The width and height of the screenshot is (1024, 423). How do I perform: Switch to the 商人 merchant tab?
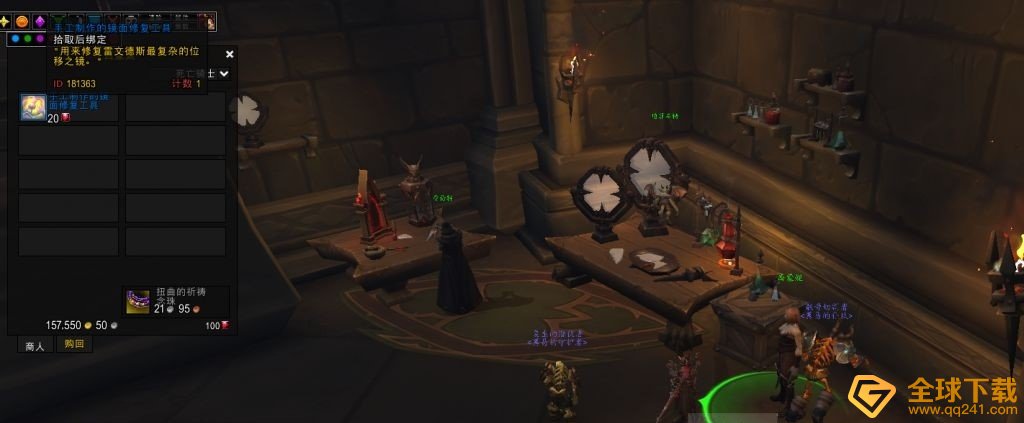click(x=35, y=345)
